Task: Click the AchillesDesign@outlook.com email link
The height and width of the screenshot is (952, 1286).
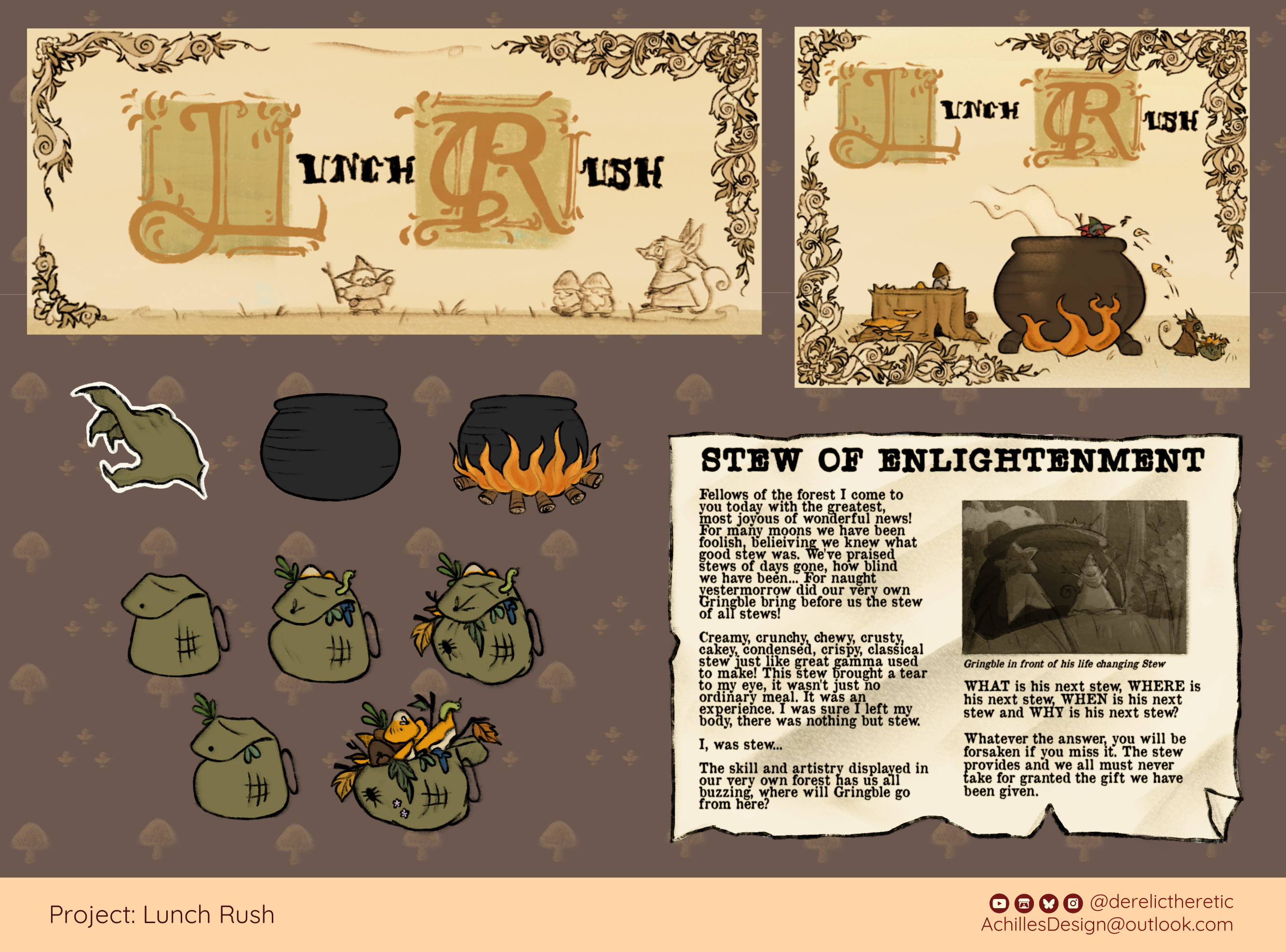Action: 1107,925
